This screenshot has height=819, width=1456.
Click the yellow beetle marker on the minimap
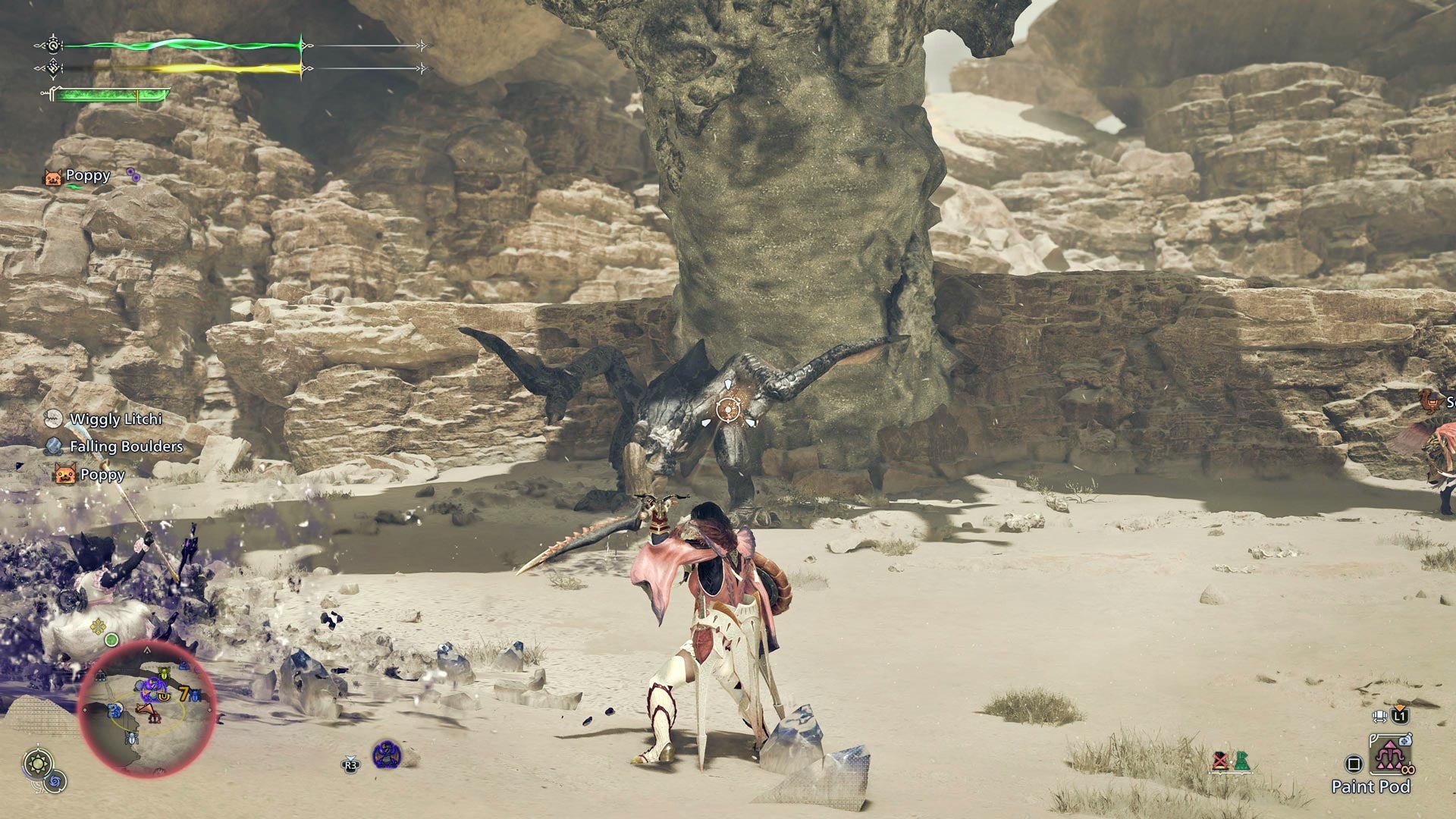[x=164, y=673]
